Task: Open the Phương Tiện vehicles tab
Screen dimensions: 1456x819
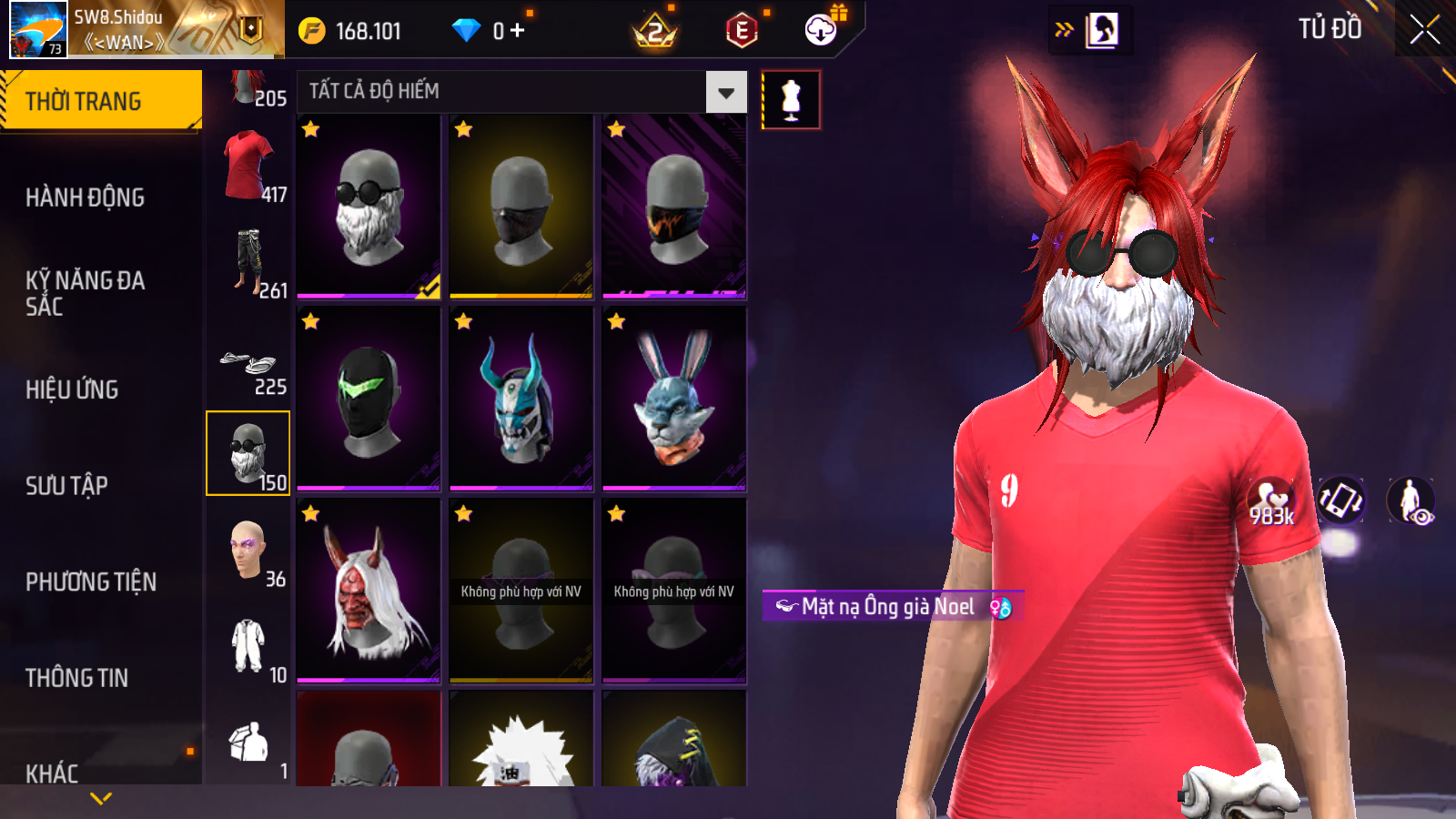Action: click(91, 581)
